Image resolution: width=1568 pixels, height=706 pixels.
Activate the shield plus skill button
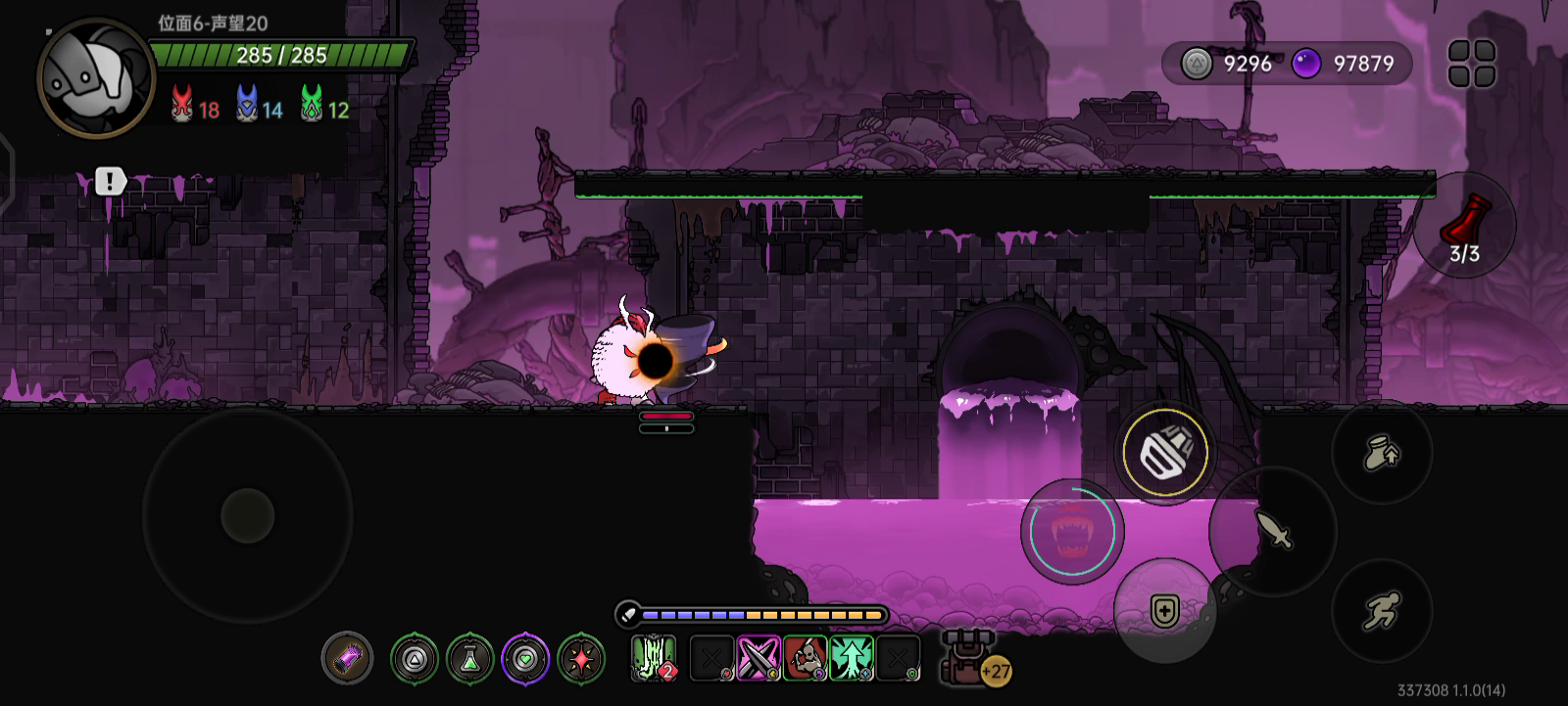pyautogui.click(x=1164, y=612)
